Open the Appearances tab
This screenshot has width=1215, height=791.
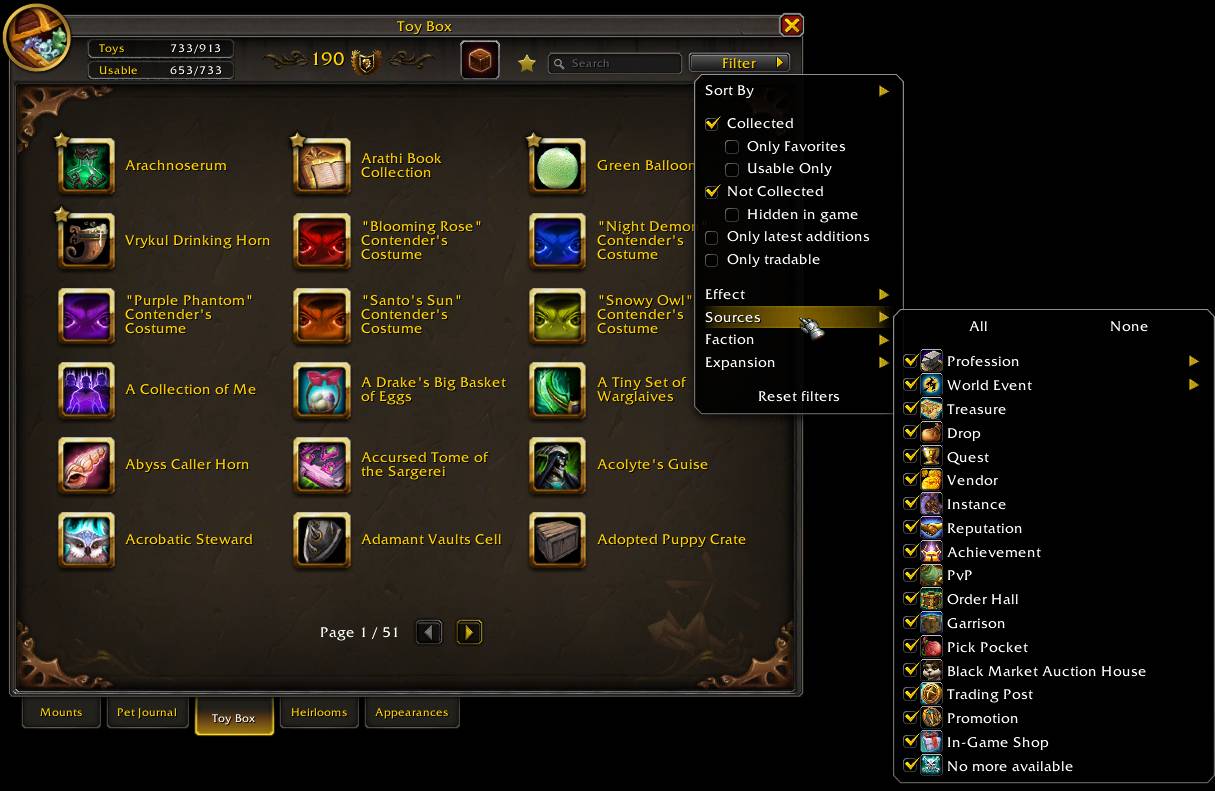[411, 712]
